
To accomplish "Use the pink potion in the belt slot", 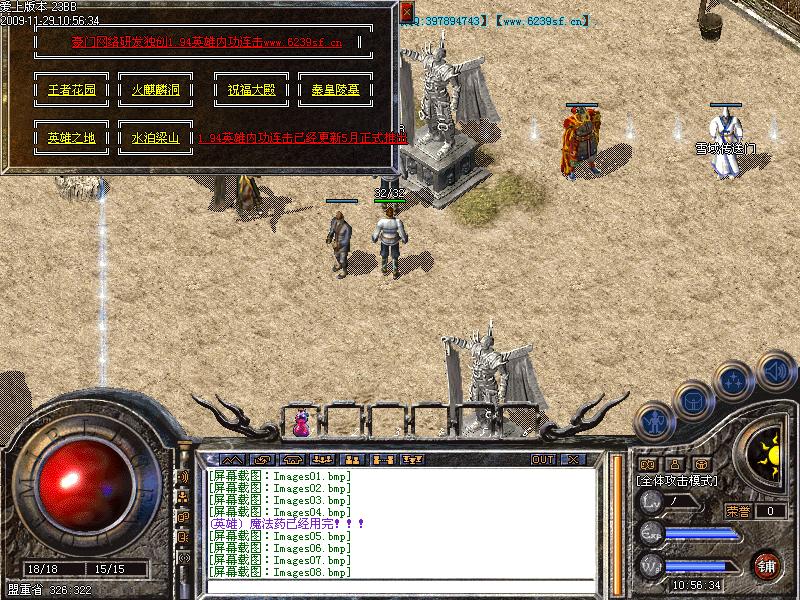I will 301,425.
